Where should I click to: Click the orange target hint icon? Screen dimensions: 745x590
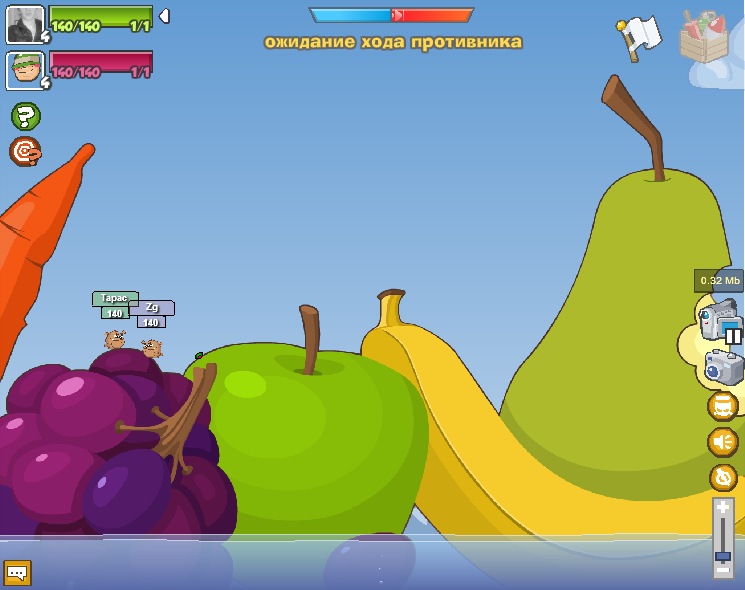coord(25,152)
